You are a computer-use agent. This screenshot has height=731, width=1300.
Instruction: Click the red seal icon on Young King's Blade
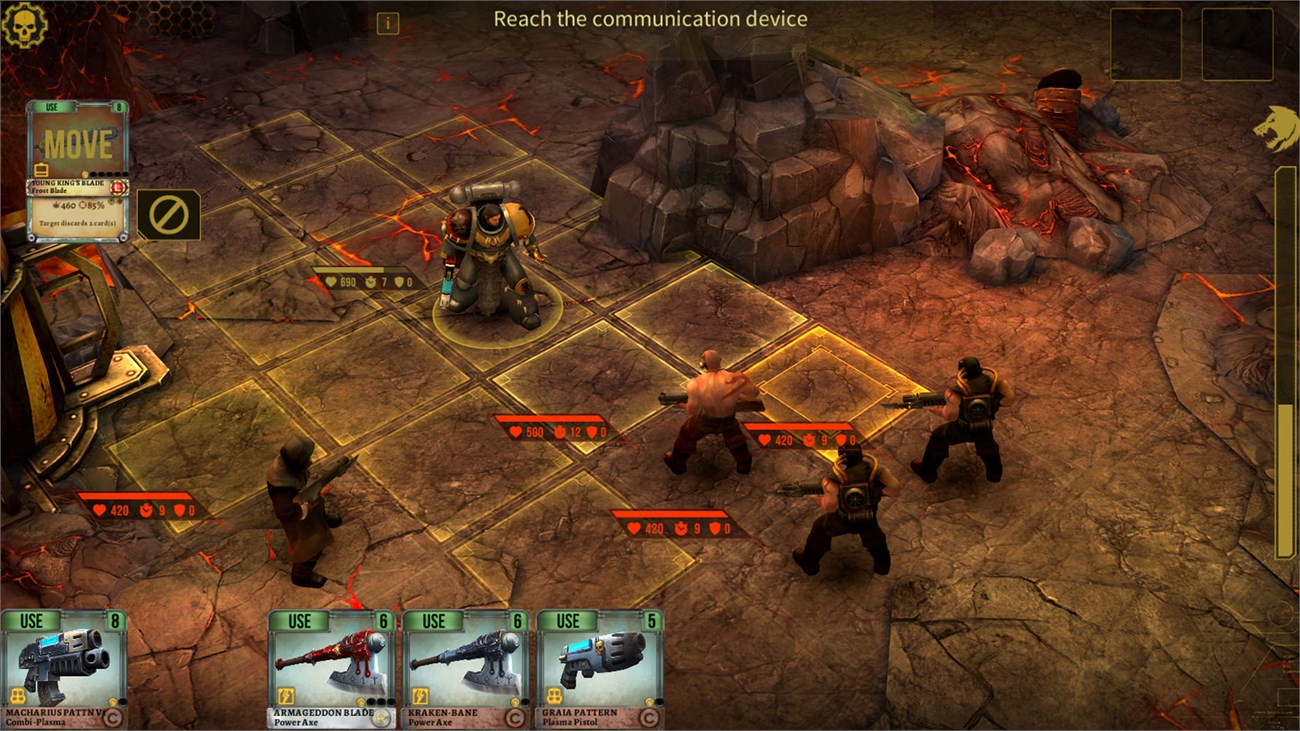tap(117, 187)
